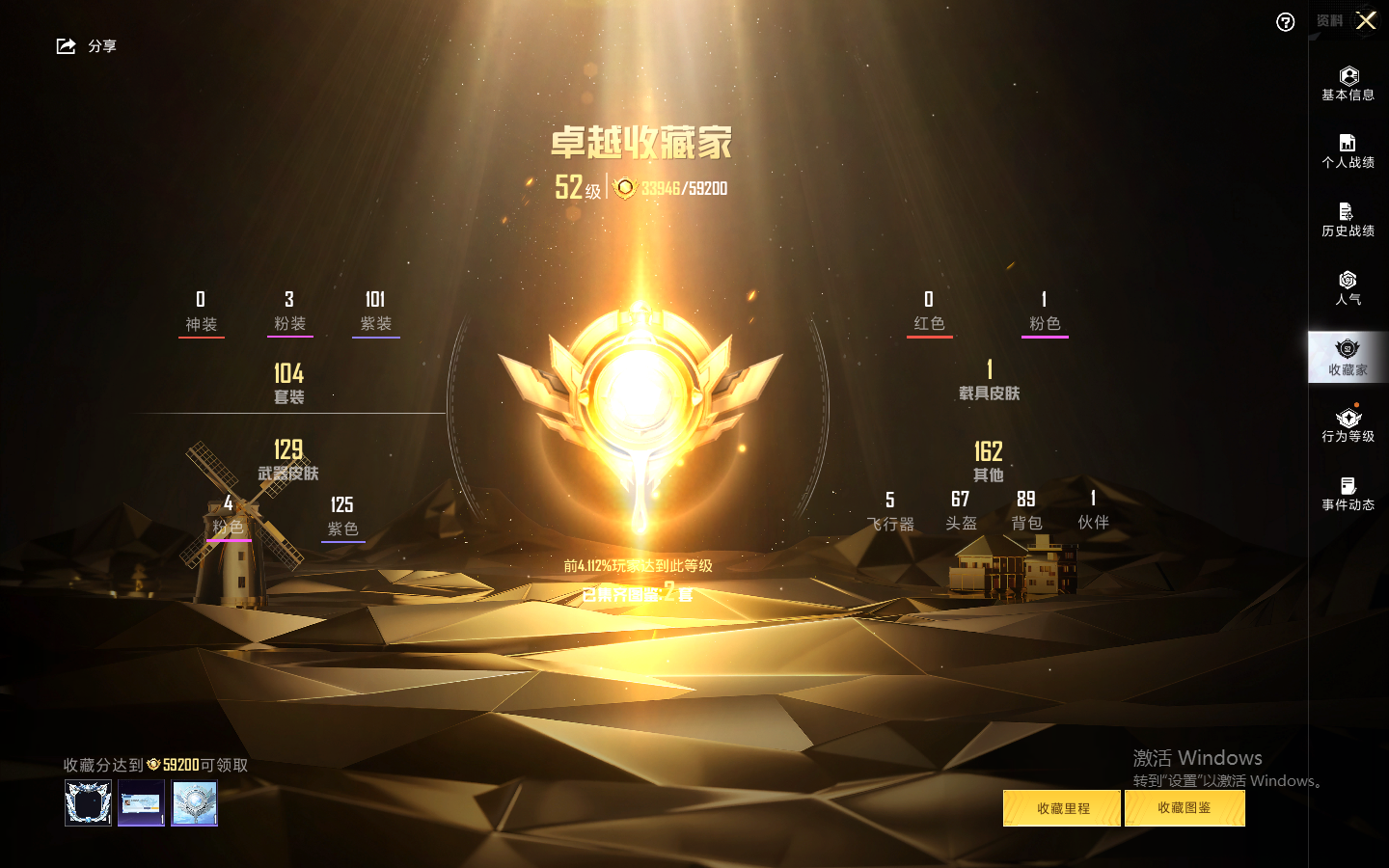
Task: View the 背包 backpack count
Action: [1026, 510]
